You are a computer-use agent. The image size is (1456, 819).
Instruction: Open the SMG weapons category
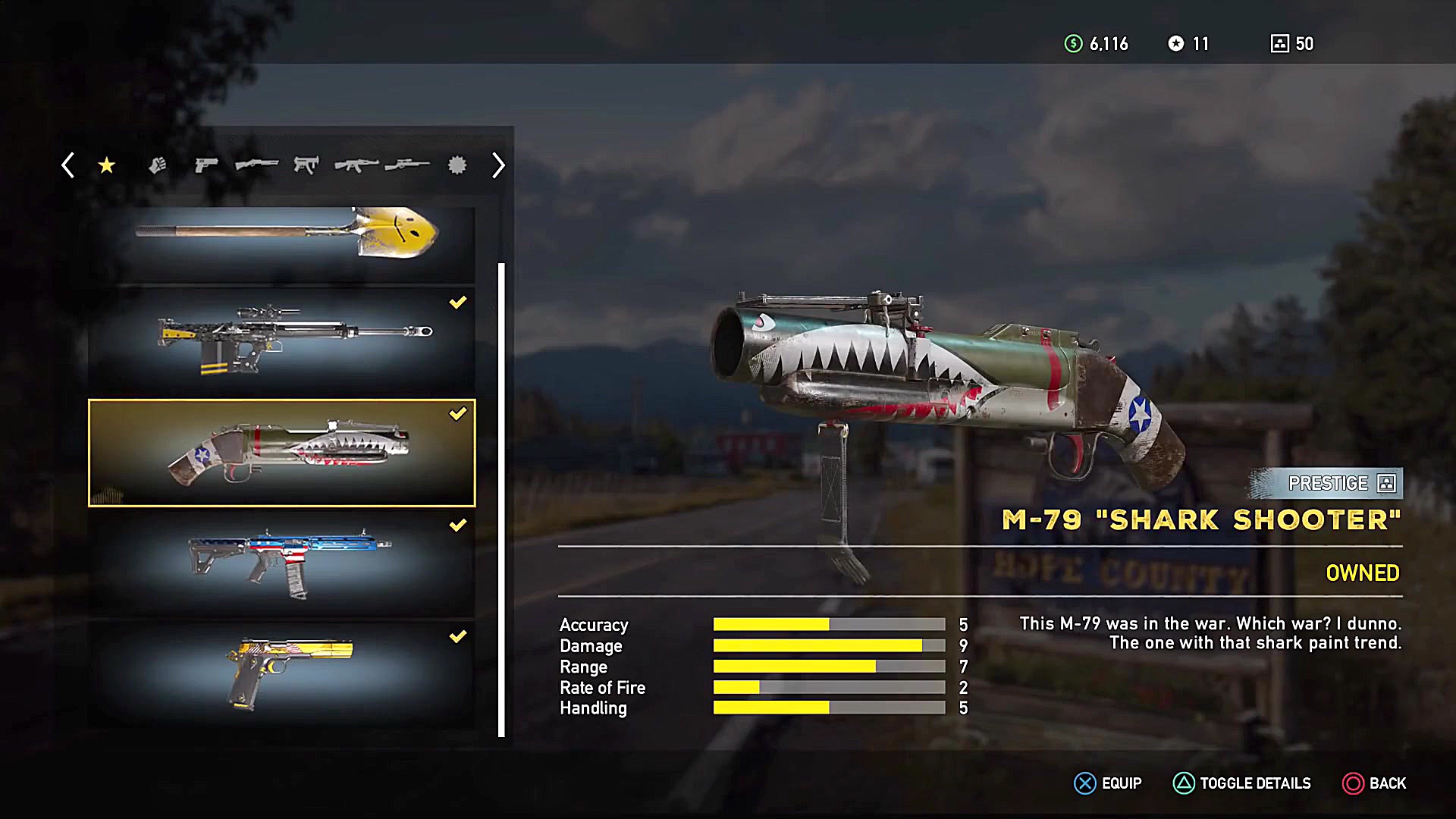tap(307, 165)
